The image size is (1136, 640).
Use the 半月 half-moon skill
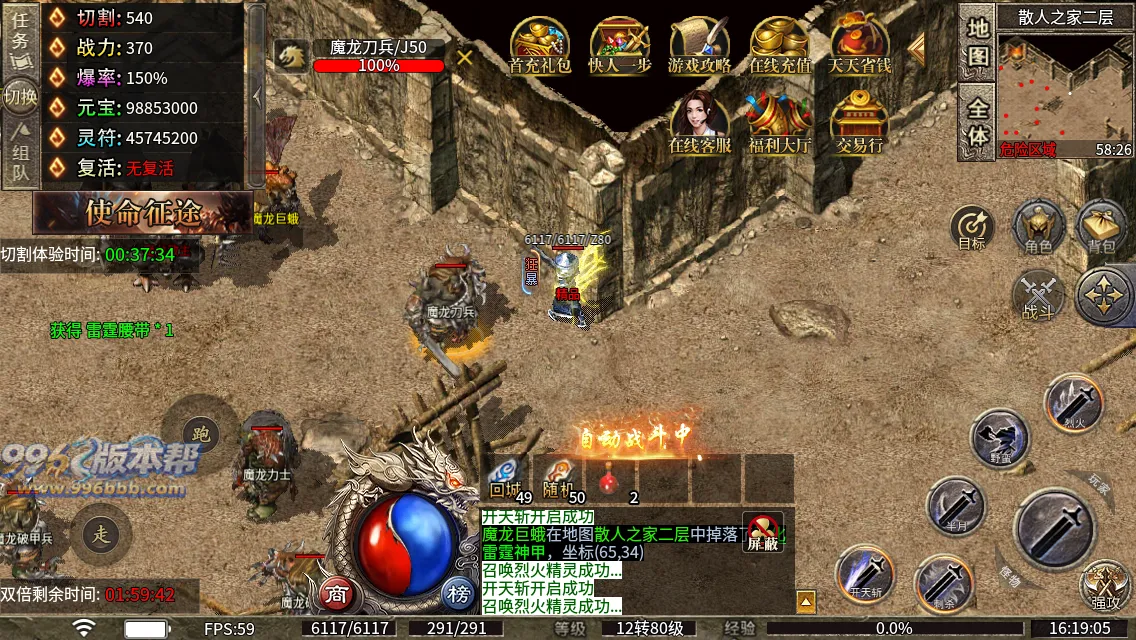click(956, 504)
